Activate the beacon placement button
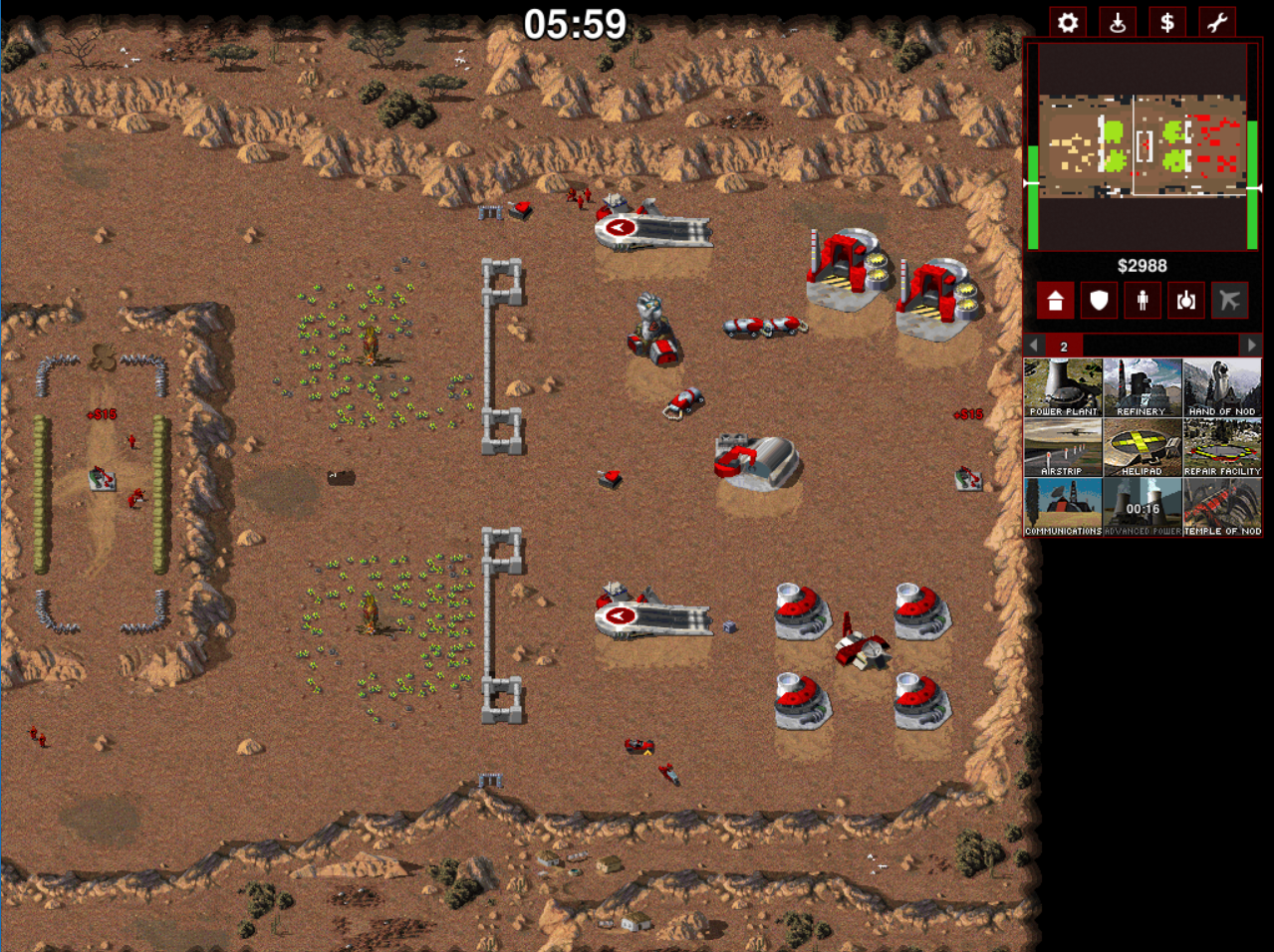The image size is (1274, 952). 1118,23
